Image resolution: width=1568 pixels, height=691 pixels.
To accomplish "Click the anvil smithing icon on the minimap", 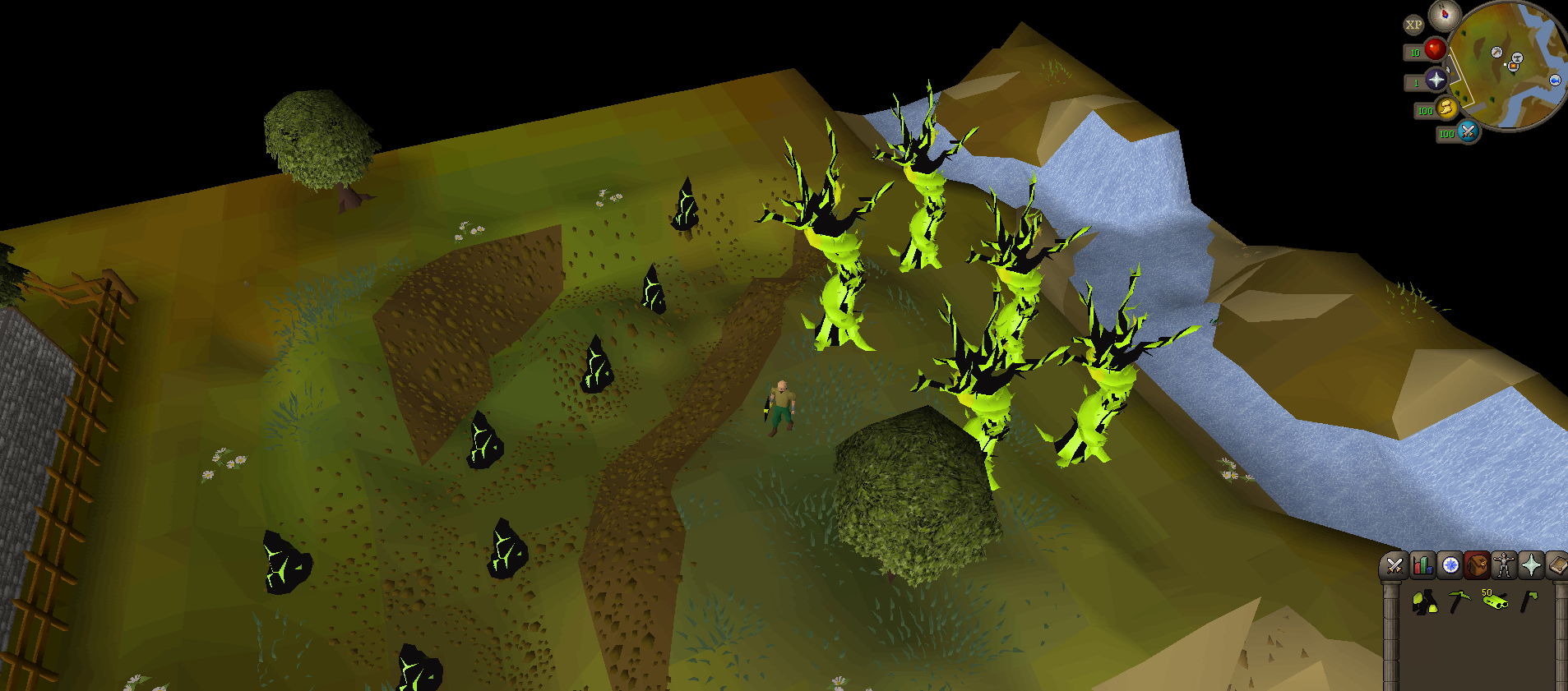I will (x=1518, y=58).
